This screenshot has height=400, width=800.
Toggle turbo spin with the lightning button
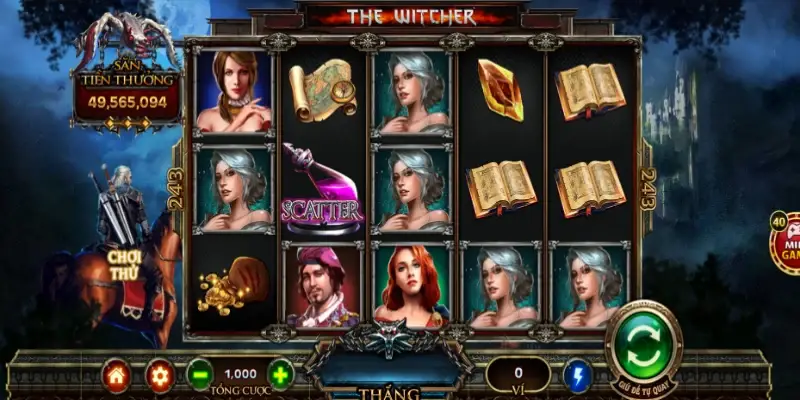pyautogui.click(x=578, y=375)
